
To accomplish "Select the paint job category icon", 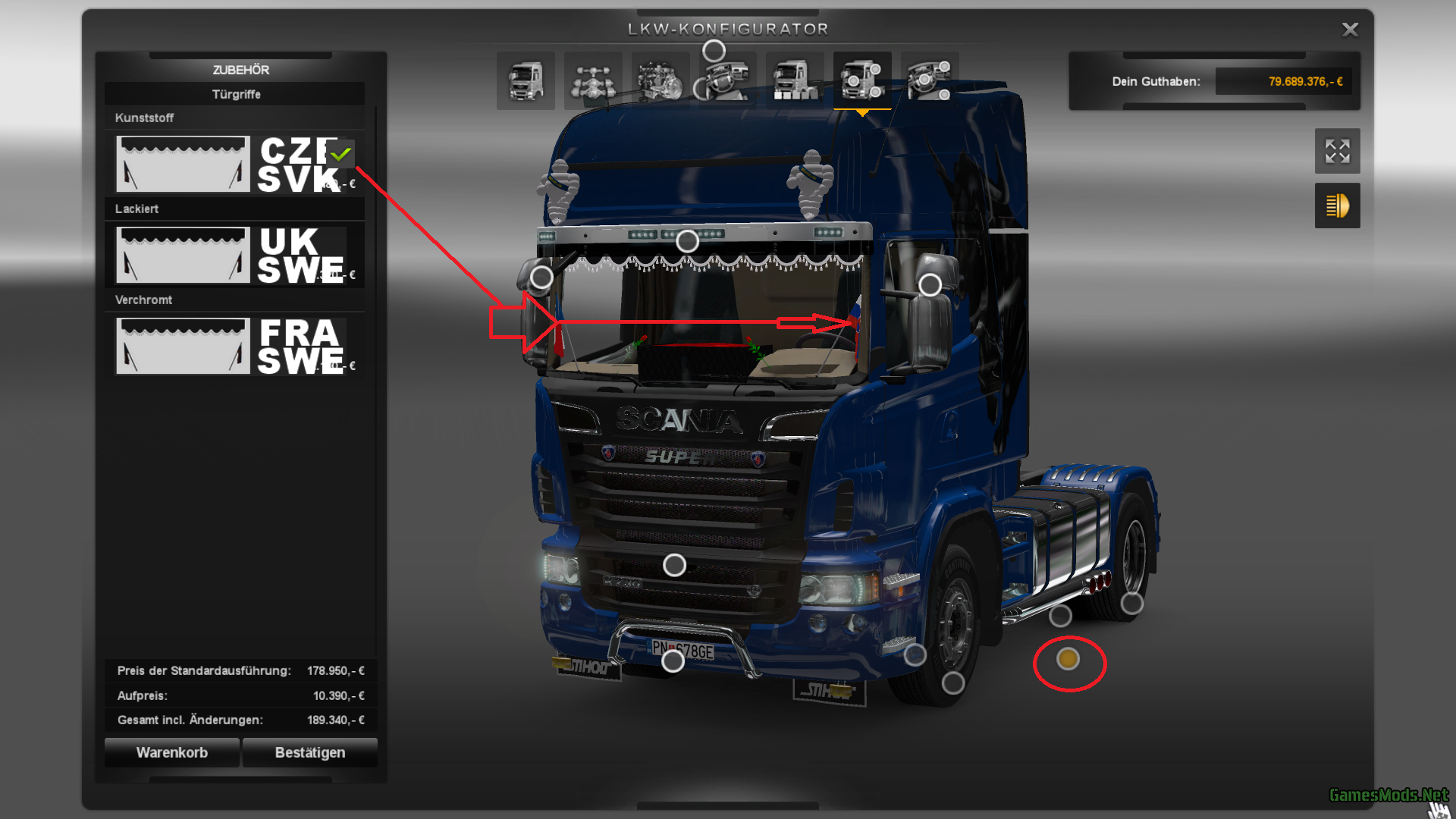I will pyautogui.click(x=794, y=80).
